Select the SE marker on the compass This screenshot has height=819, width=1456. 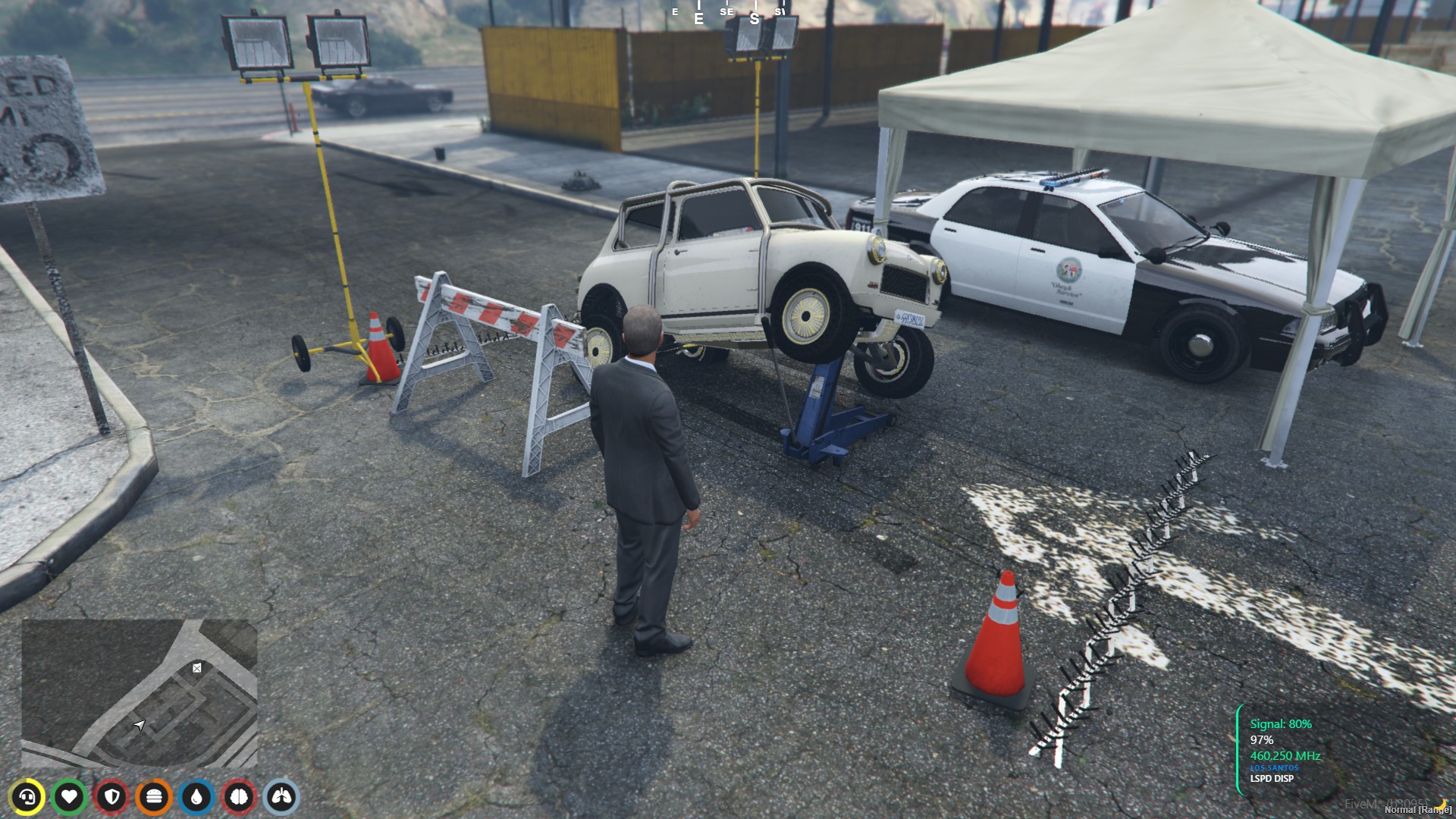tap(726, 12)
